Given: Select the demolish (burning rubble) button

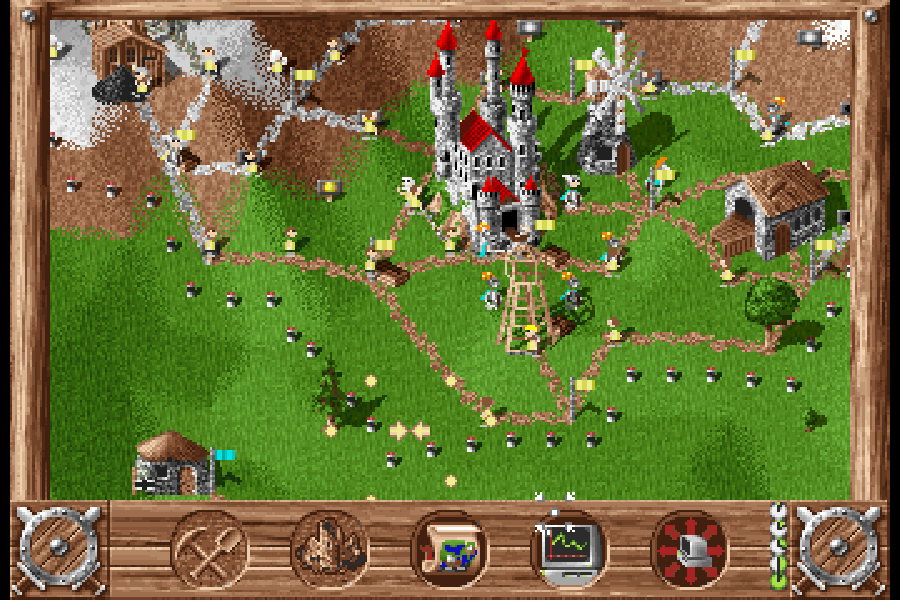Looking at the screenshot, I should pyautogui.click(x=330, y=549).
